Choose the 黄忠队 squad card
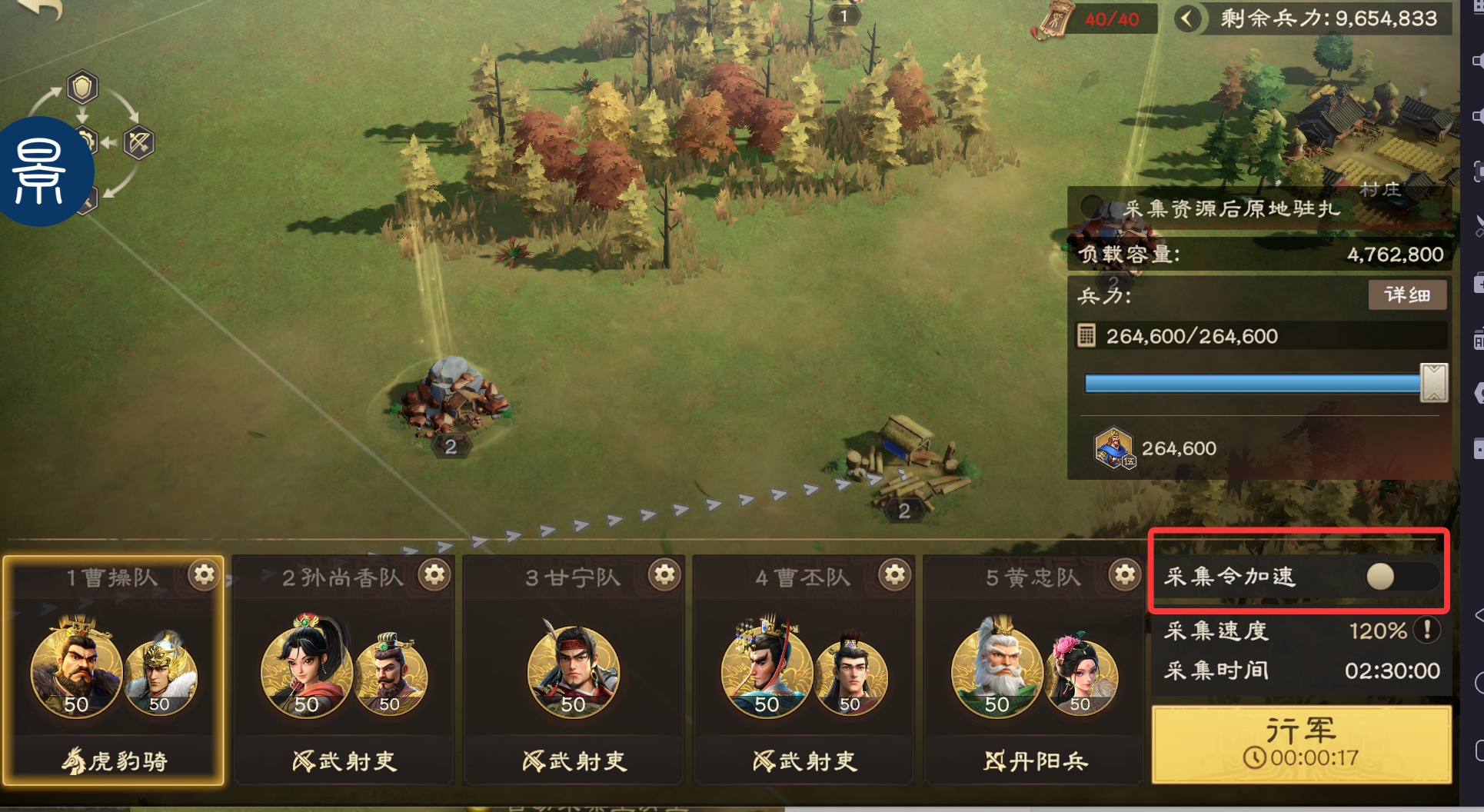 point(1033,671)
